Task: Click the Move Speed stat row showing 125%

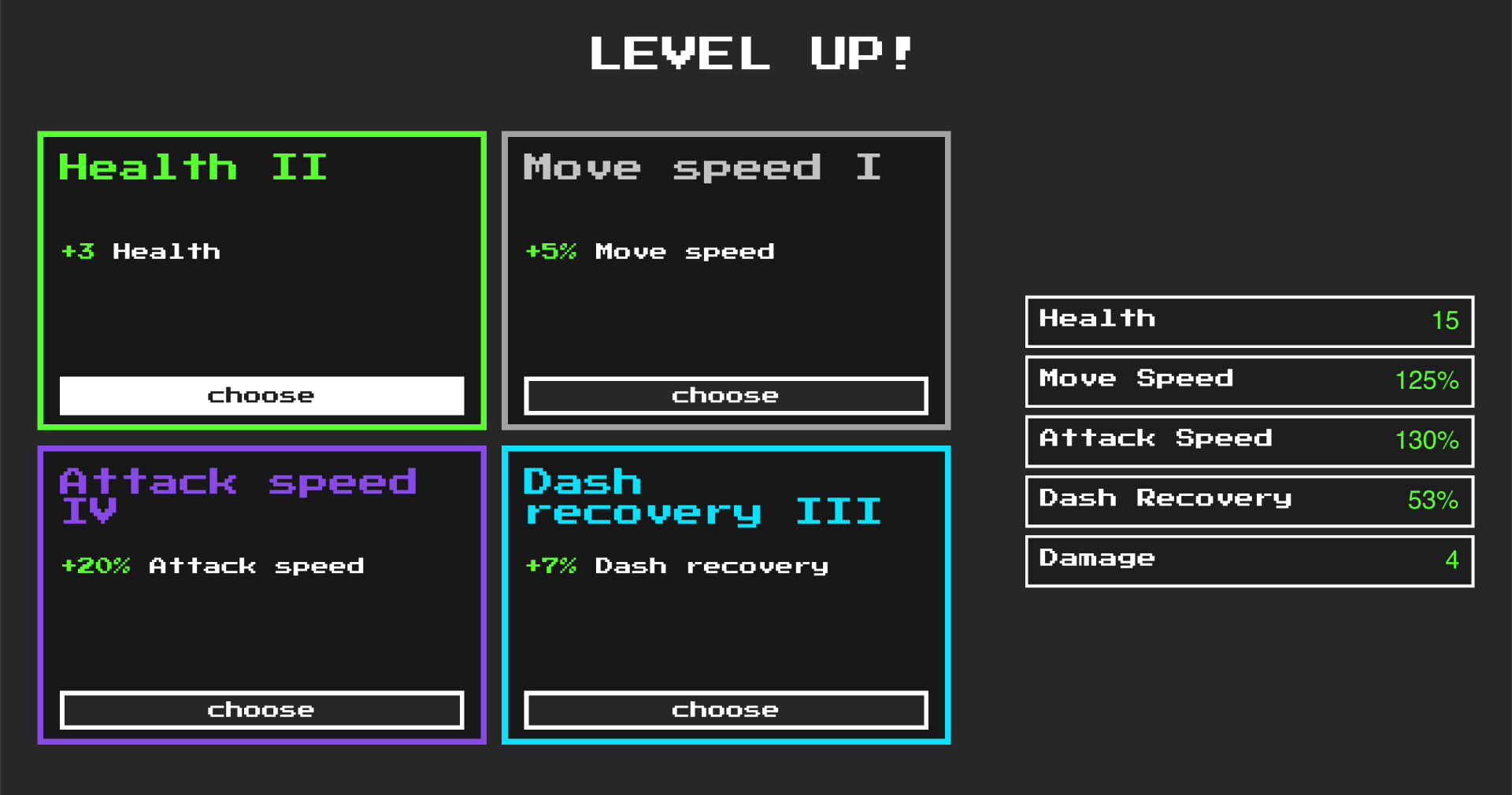Action: click(1248, 381)
